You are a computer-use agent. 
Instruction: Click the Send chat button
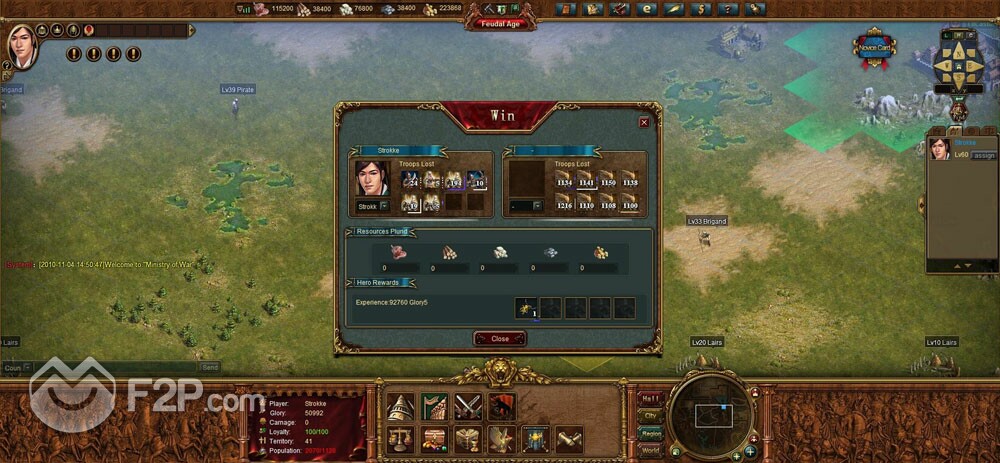click(210, 367)
